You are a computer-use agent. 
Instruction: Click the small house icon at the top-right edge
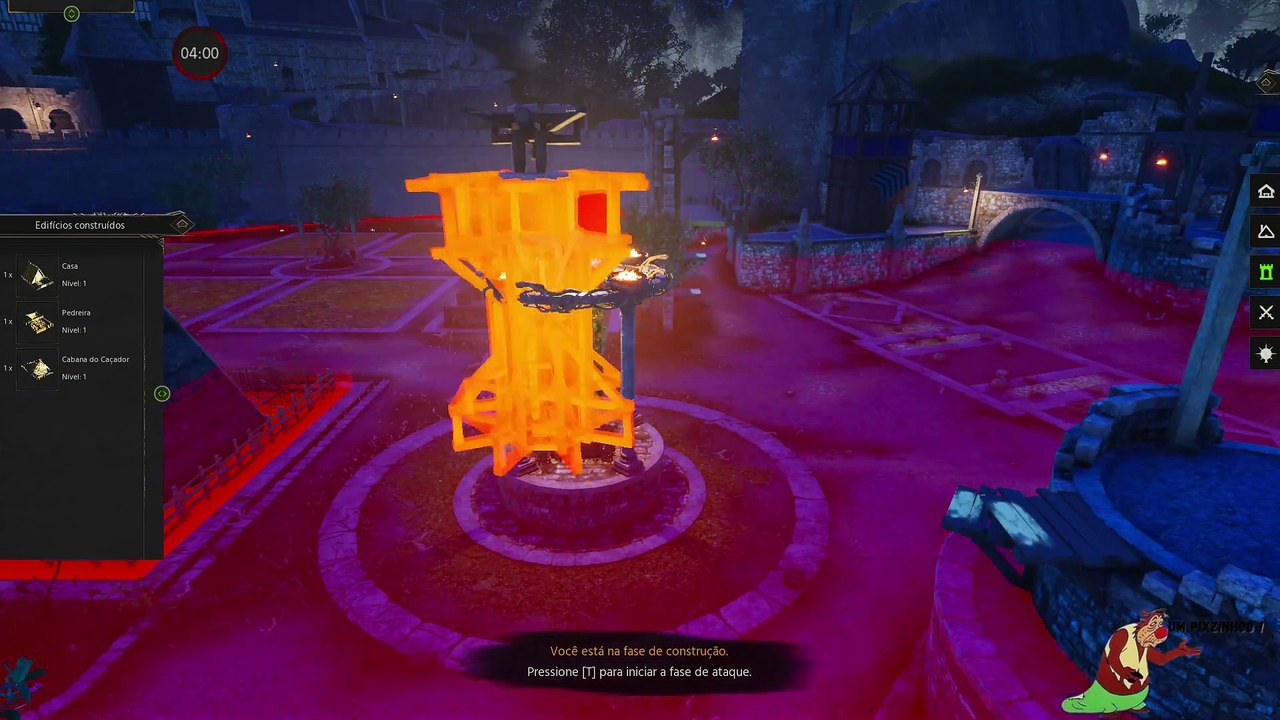tap(1266, 84)
